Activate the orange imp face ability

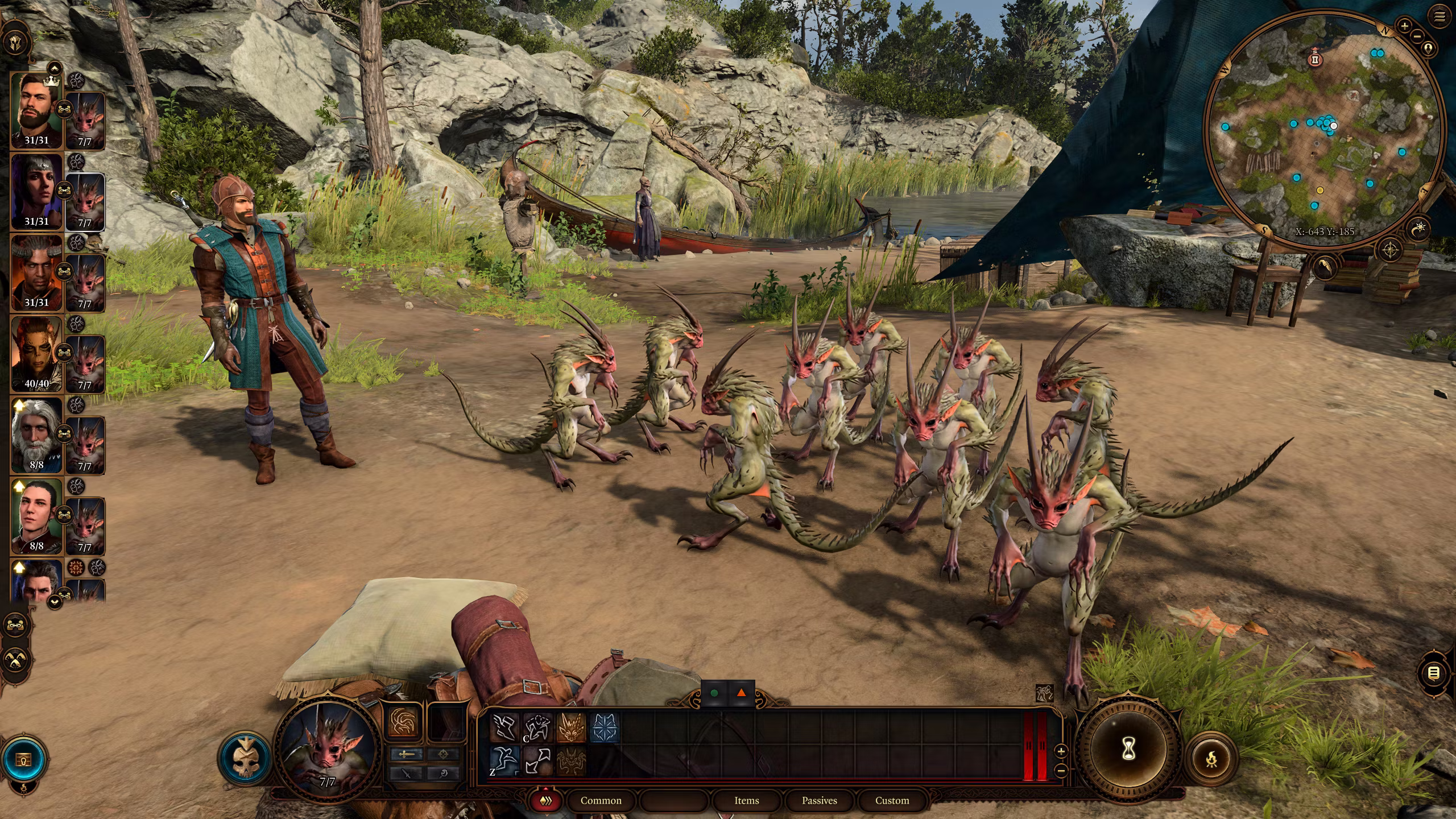[570, 728]
